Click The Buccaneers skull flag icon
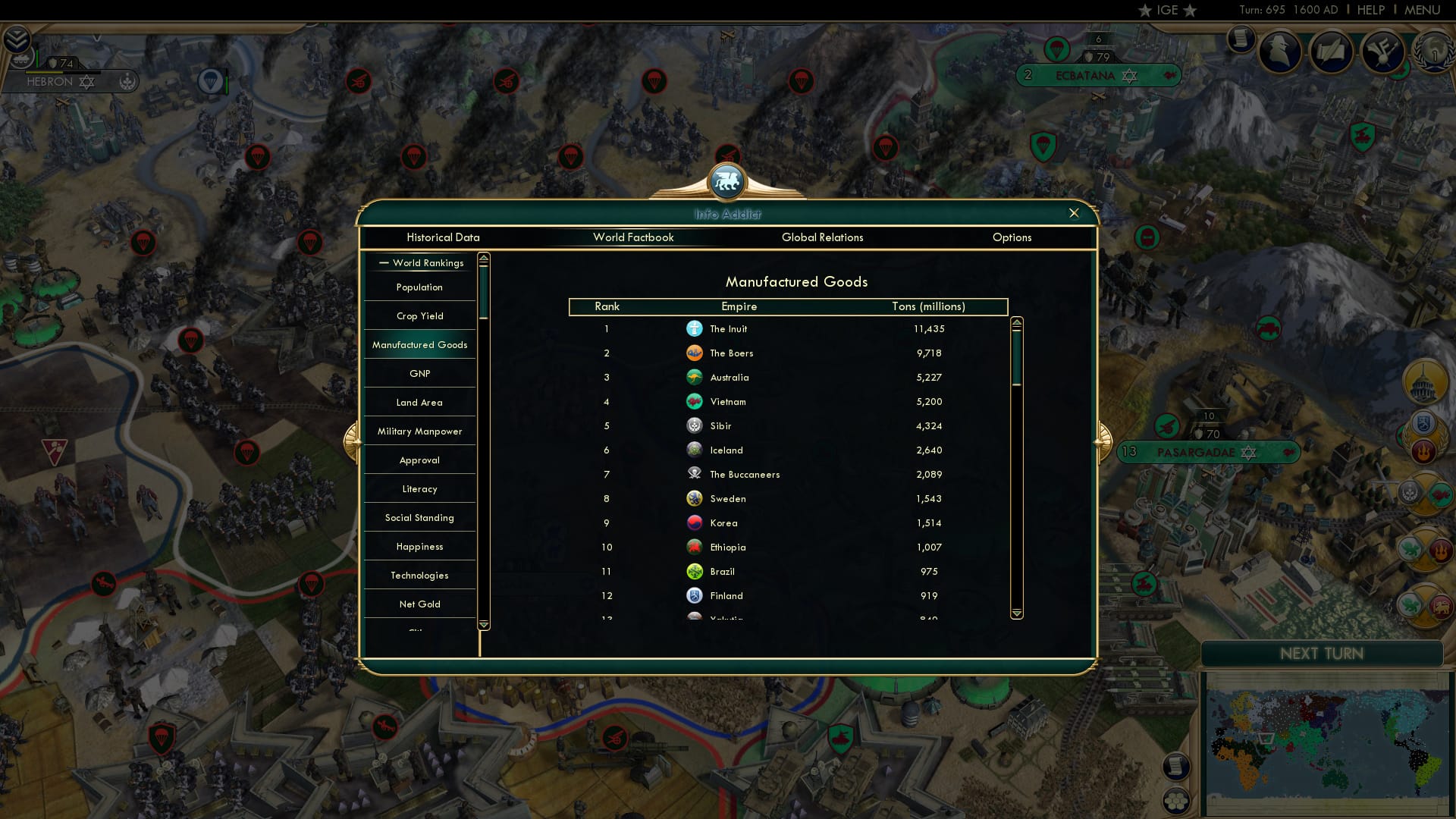This screenshot has height=819, width=1456. click(x=694, y=474)
